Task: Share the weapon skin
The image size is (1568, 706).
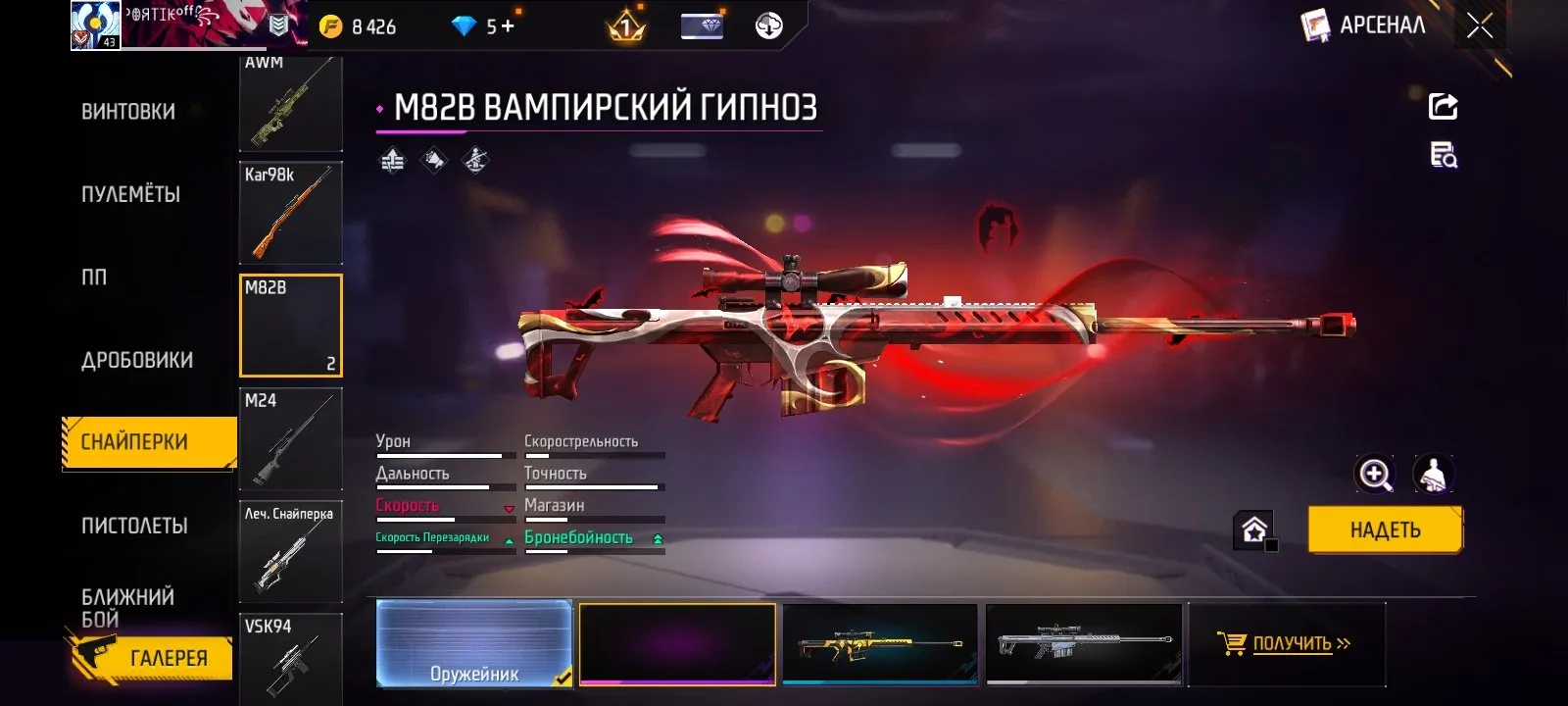Action: [x=1443, y=106]
